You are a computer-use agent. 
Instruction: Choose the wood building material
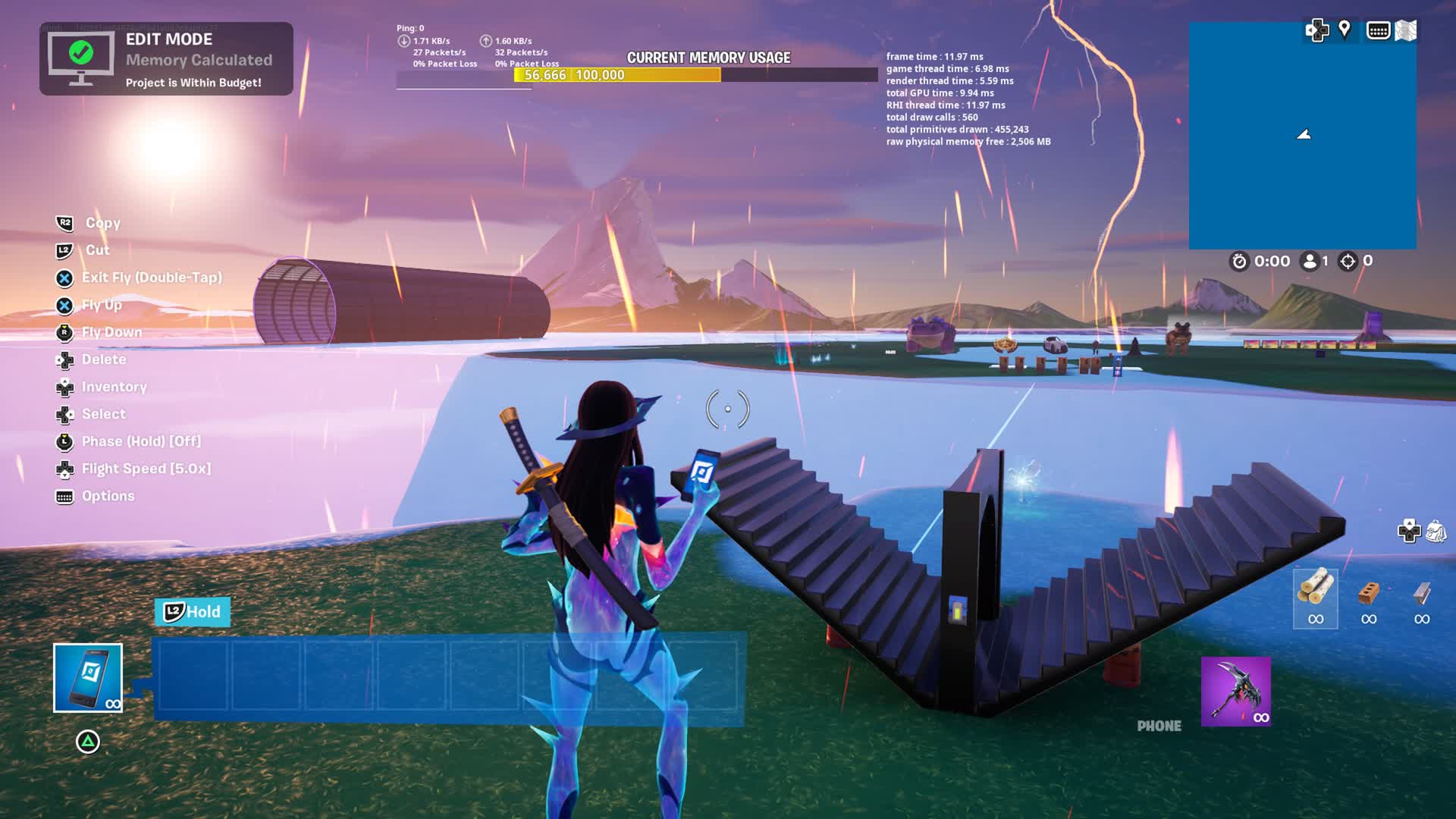[1315, 598]
